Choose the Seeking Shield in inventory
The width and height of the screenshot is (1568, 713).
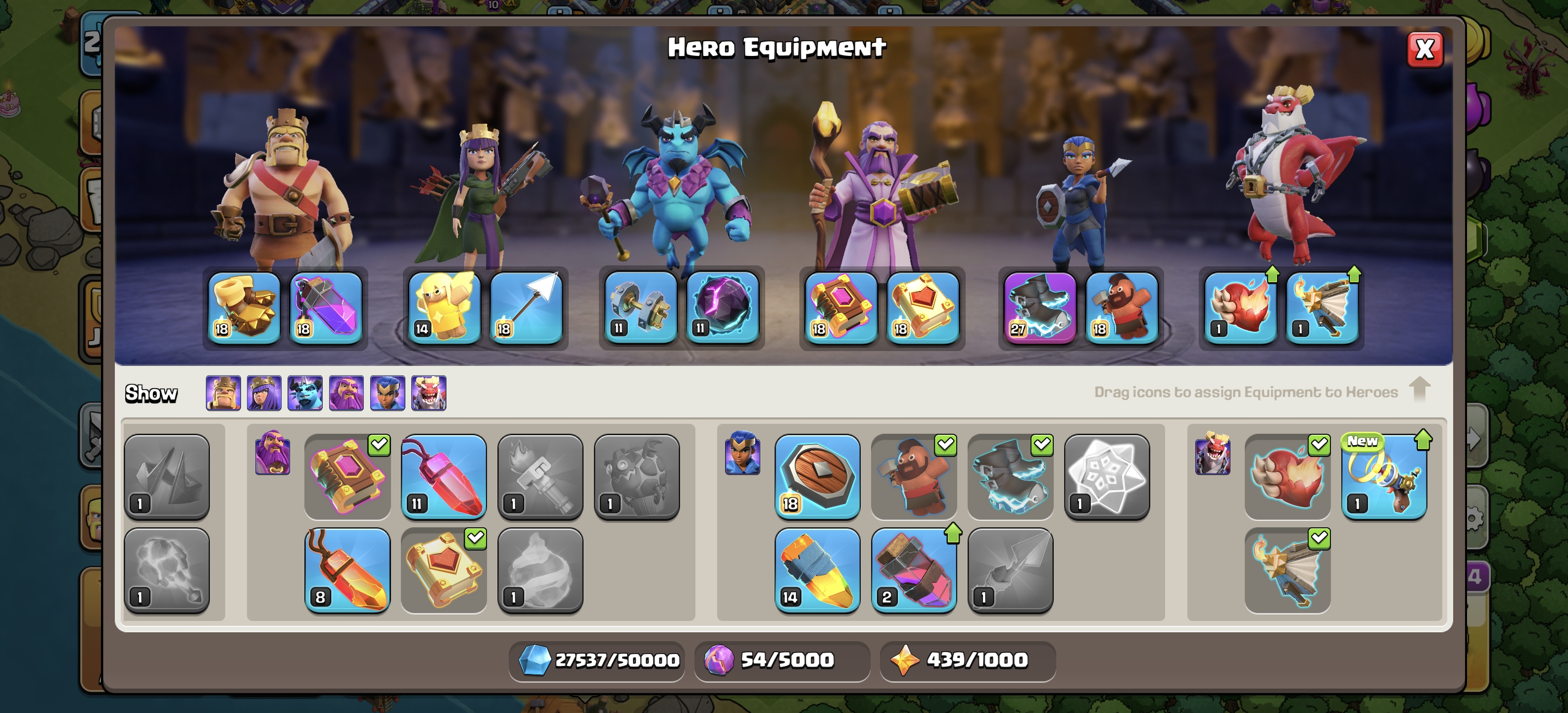click(x=817, y=476)
